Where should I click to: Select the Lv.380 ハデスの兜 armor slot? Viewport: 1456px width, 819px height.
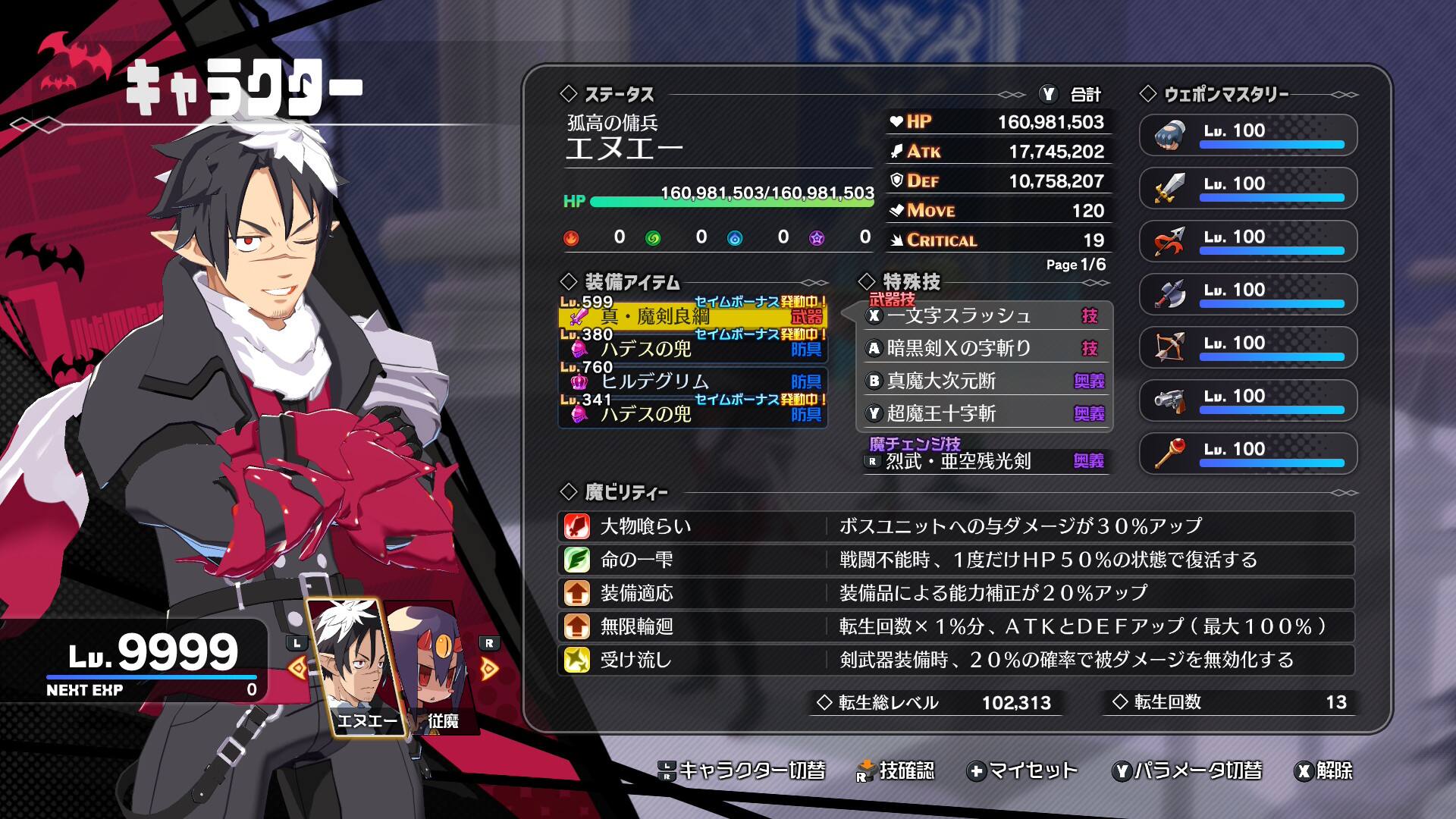[x=692, y=348]
